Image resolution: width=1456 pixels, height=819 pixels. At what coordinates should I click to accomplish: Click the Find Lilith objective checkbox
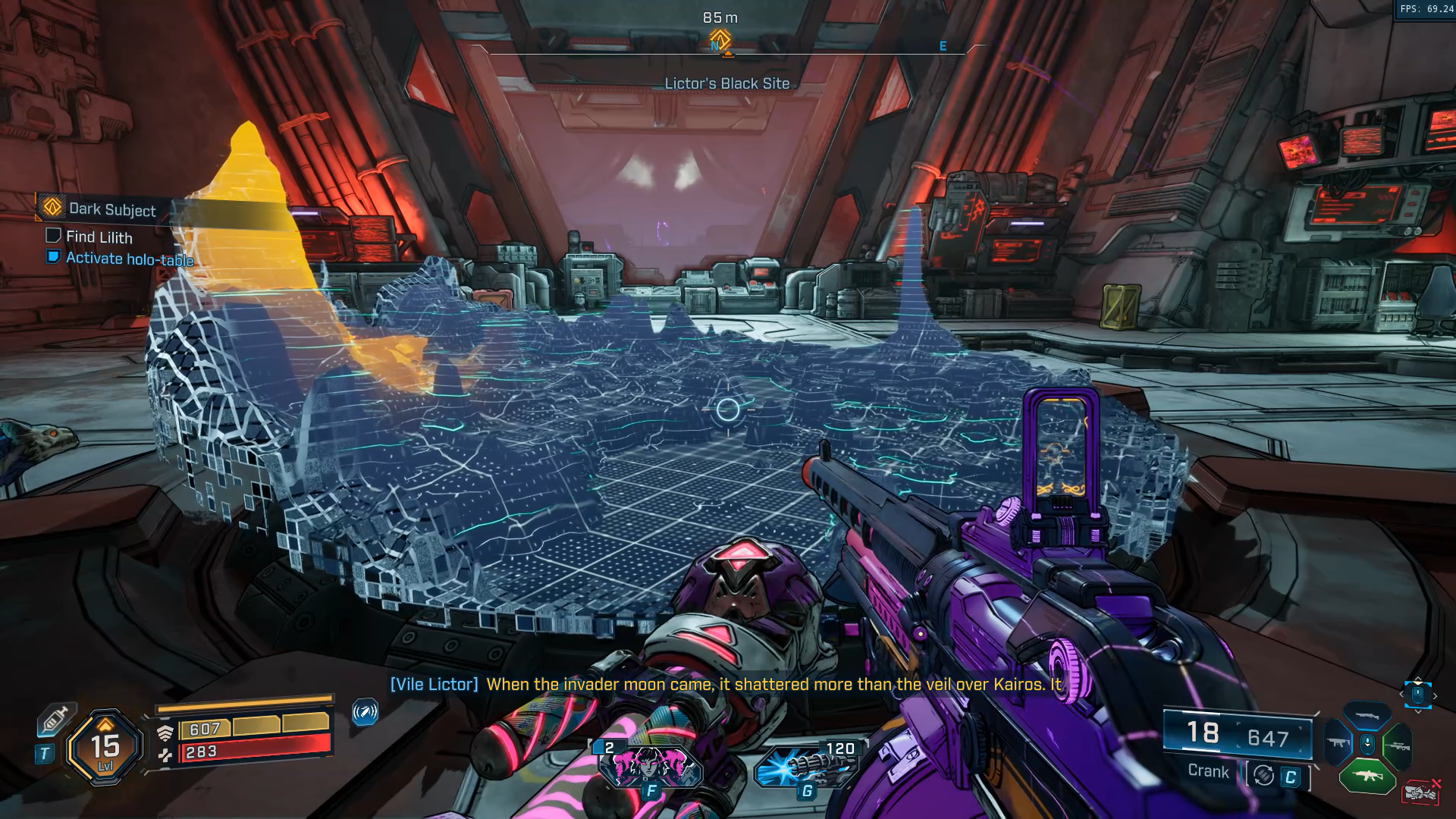[x=53, y=236]
